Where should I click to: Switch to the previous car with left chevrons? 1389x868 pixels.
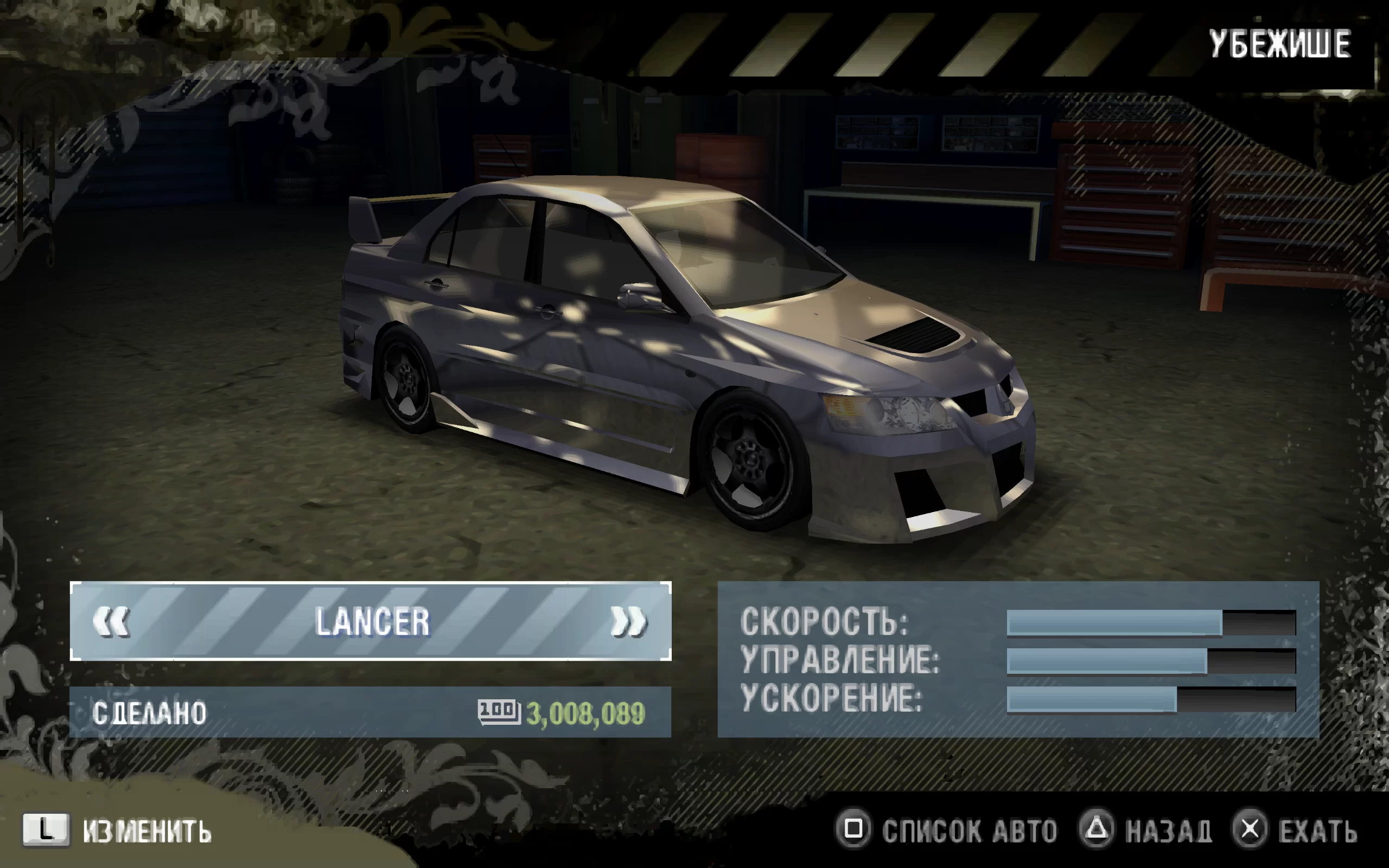pyautogui.click(x=111, y=621)
